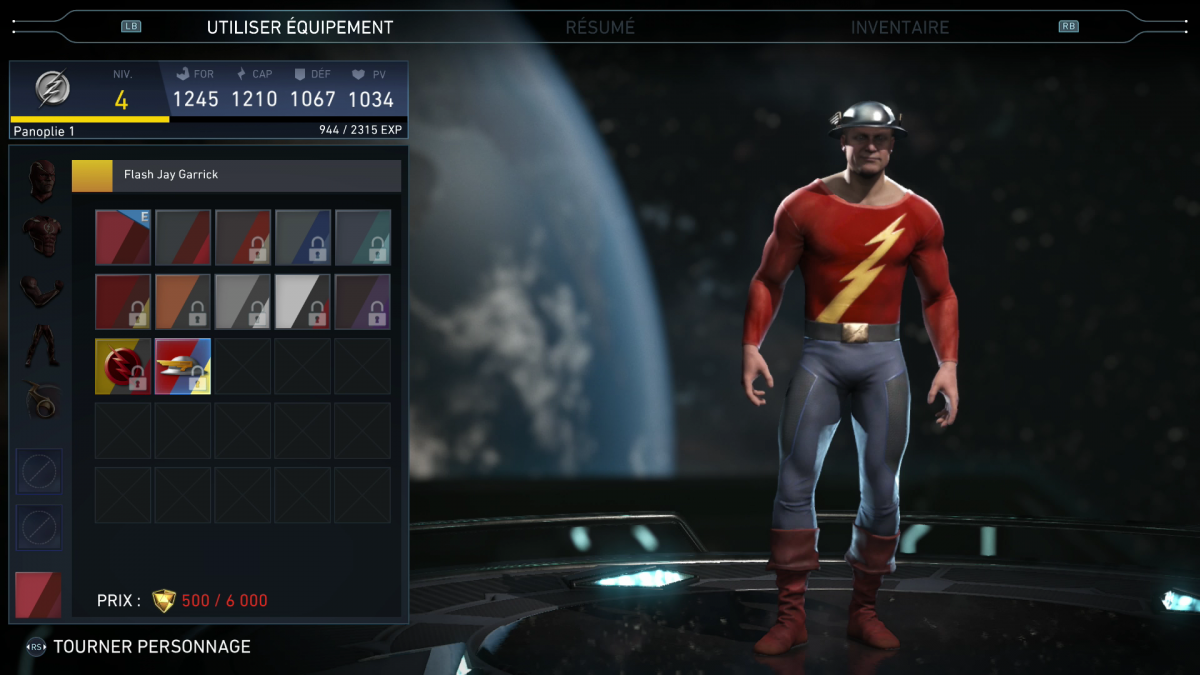Click the Flash Jay Garrick name header
This screenshot has height=675, width=1200.
click(x=237, y=175)
